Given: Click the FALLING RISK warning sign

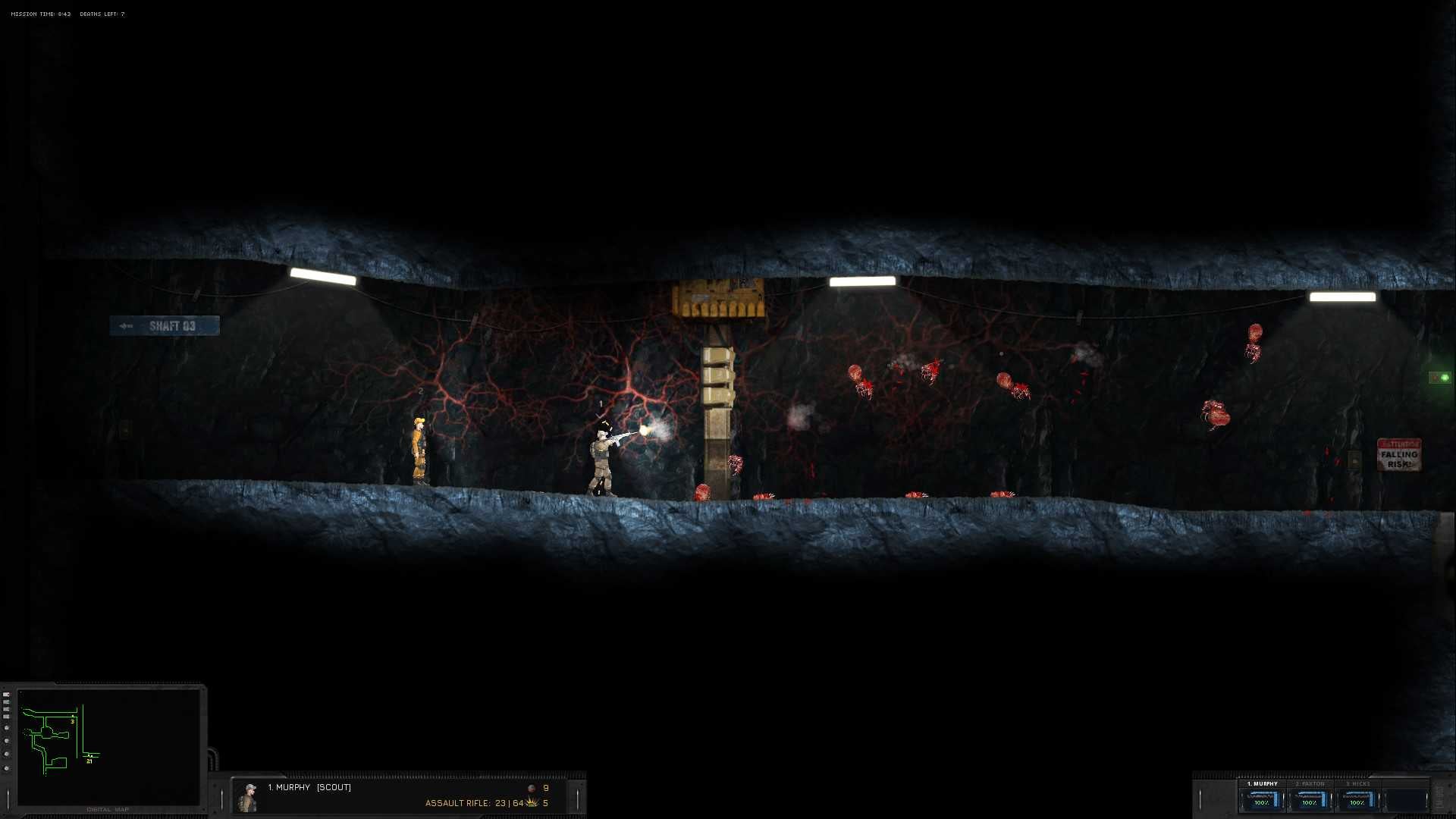Looking at the screenshot, I should click(x=1399, y=455).
